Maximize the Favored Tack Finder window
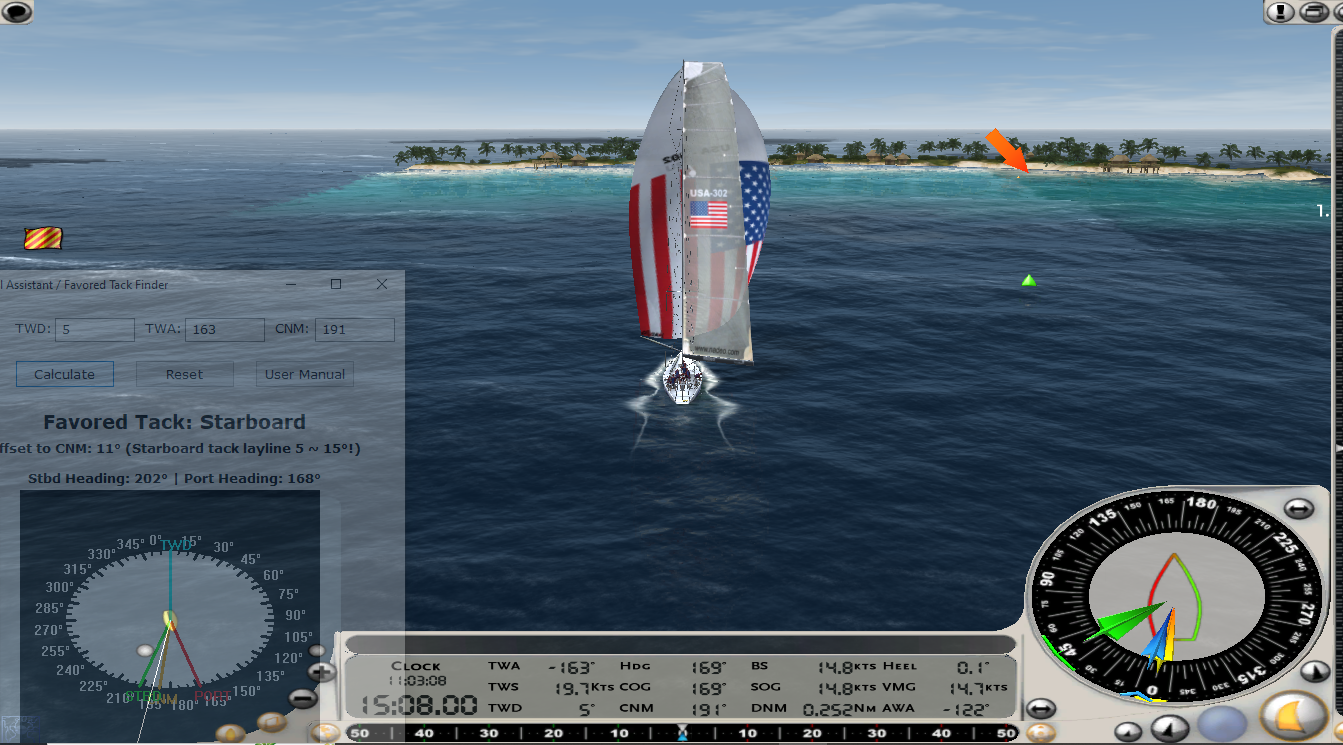This screenshot has height=745, width=1343. coord(336,284)
